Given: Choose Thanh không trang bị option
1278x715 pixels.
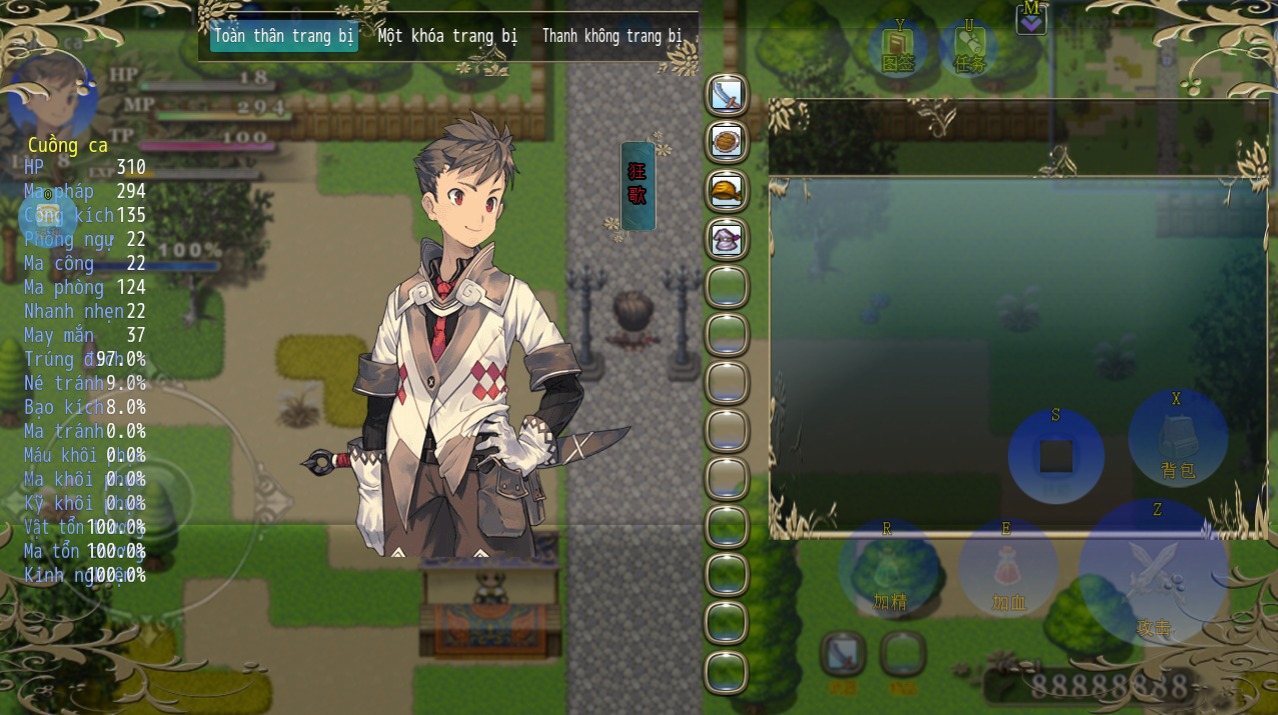Looking at the screenshot, I should pos(611,36).
